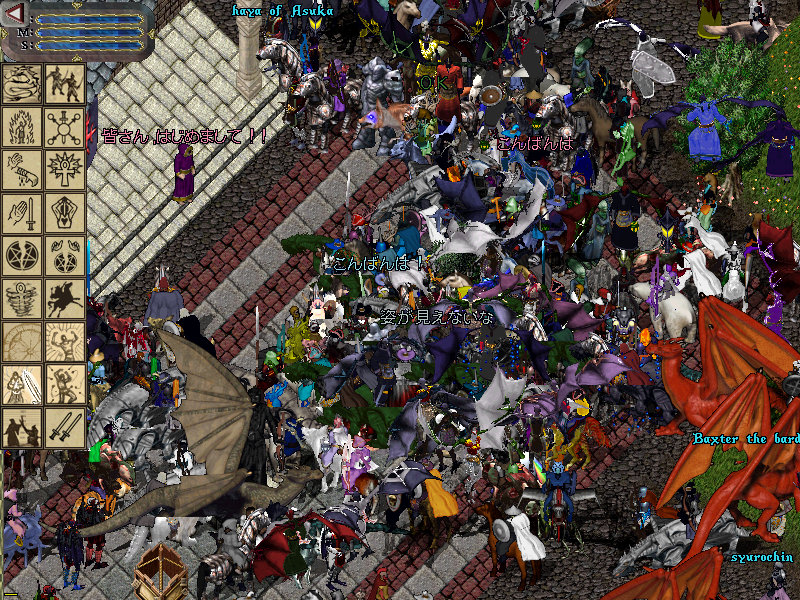Activate the dragon spell icon

pos(22,84)
